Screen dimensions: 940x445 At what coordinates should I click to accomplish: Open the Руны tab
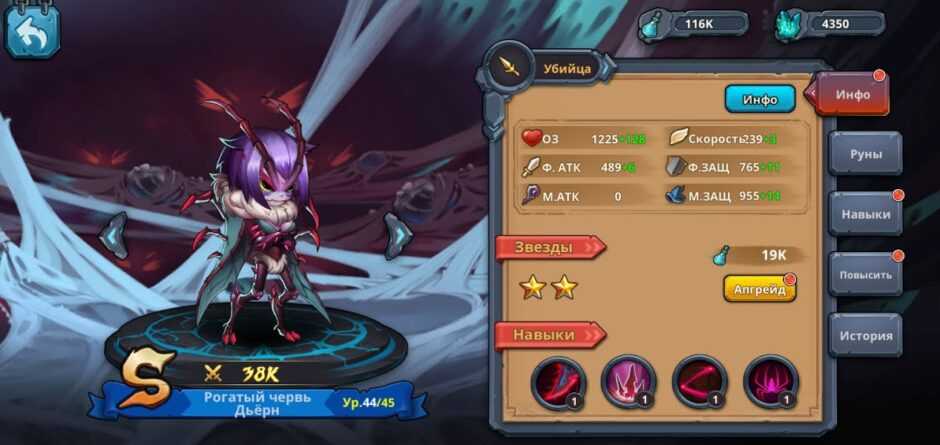point(864,154)
